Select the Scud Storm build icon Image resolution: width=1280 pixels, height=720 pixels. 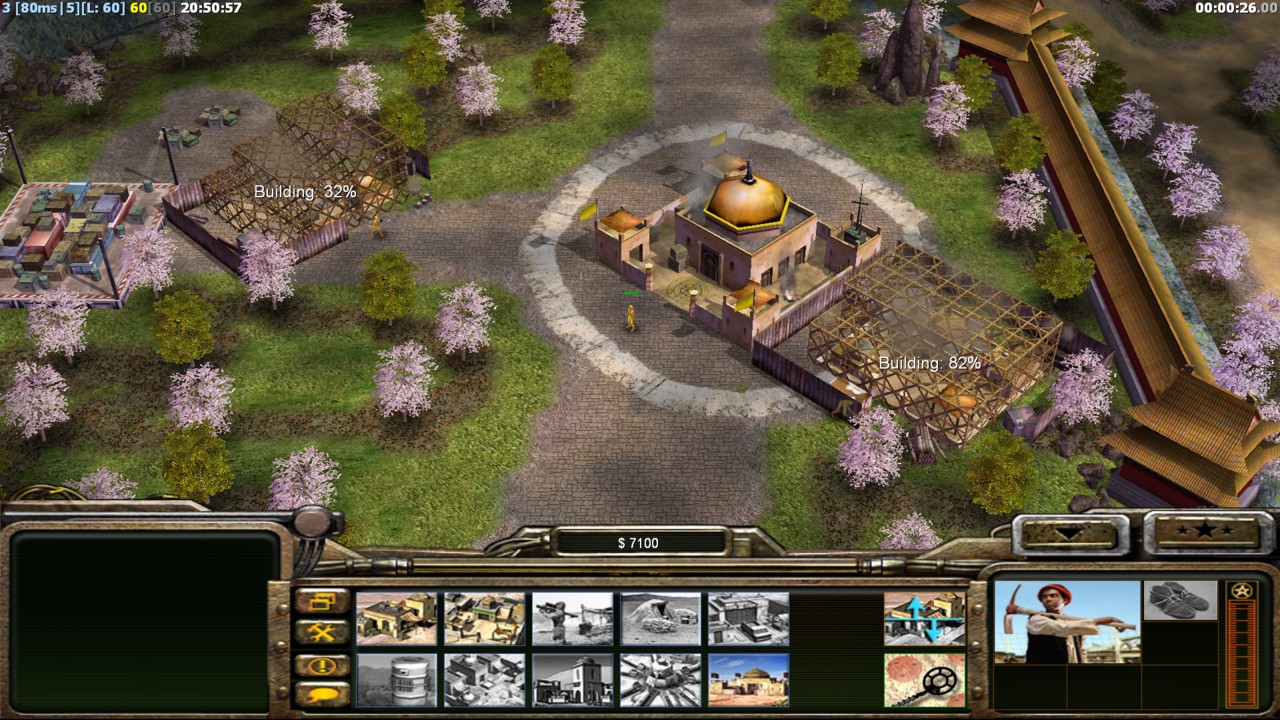tap(660, 680)
